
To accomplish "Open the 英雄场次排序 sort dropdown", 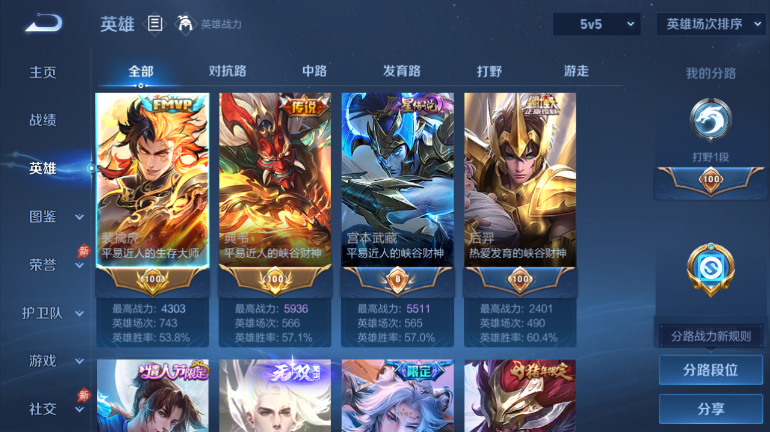I will [x=711, y=24].
